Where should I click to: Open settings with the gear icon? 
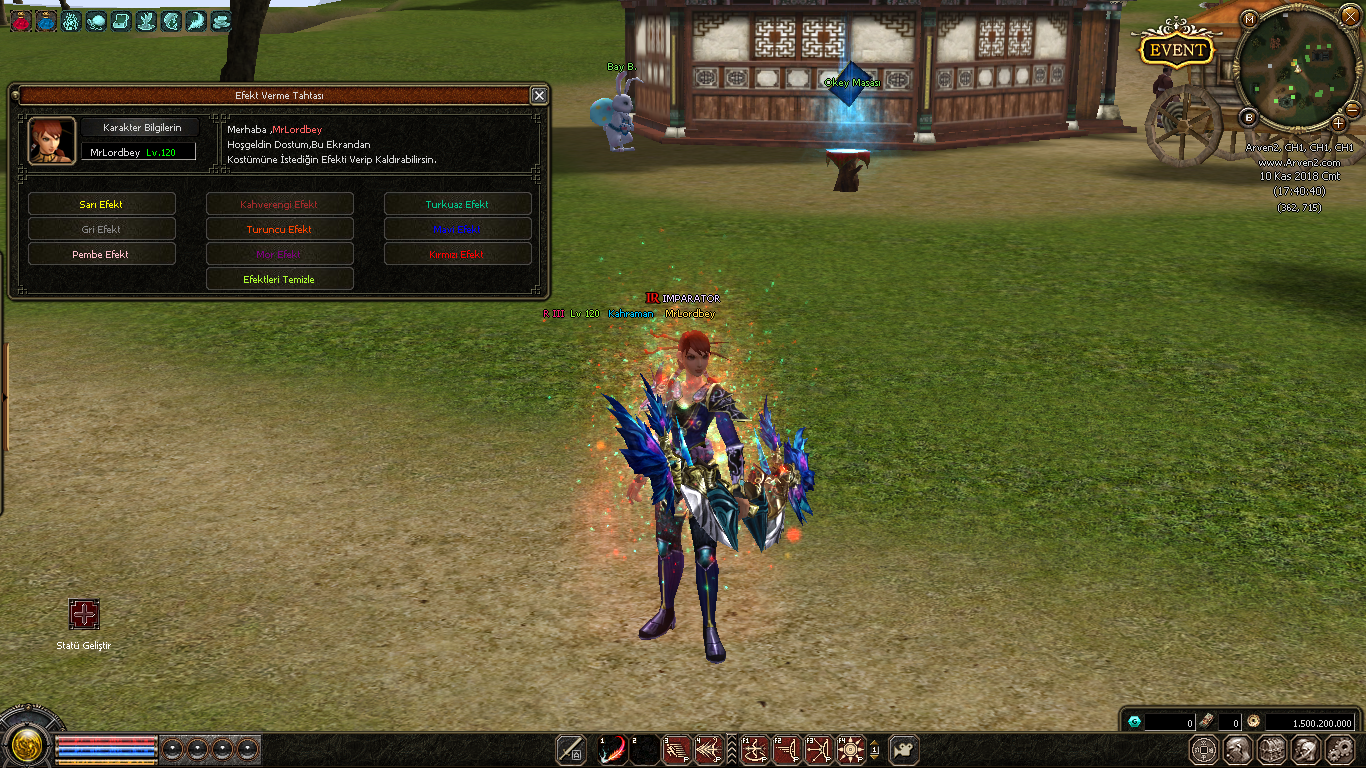pyautogui.click(x=1339, y=749)
